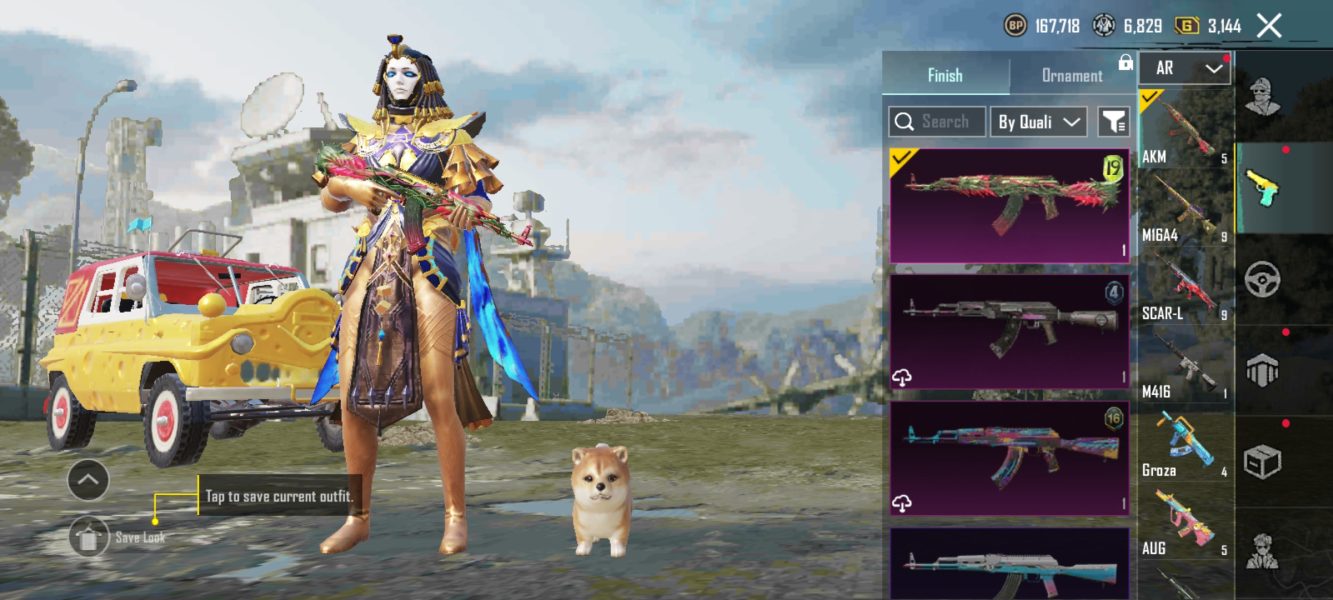
Task: Select the colorful graffiti AKM skin
Action: 1009,458
